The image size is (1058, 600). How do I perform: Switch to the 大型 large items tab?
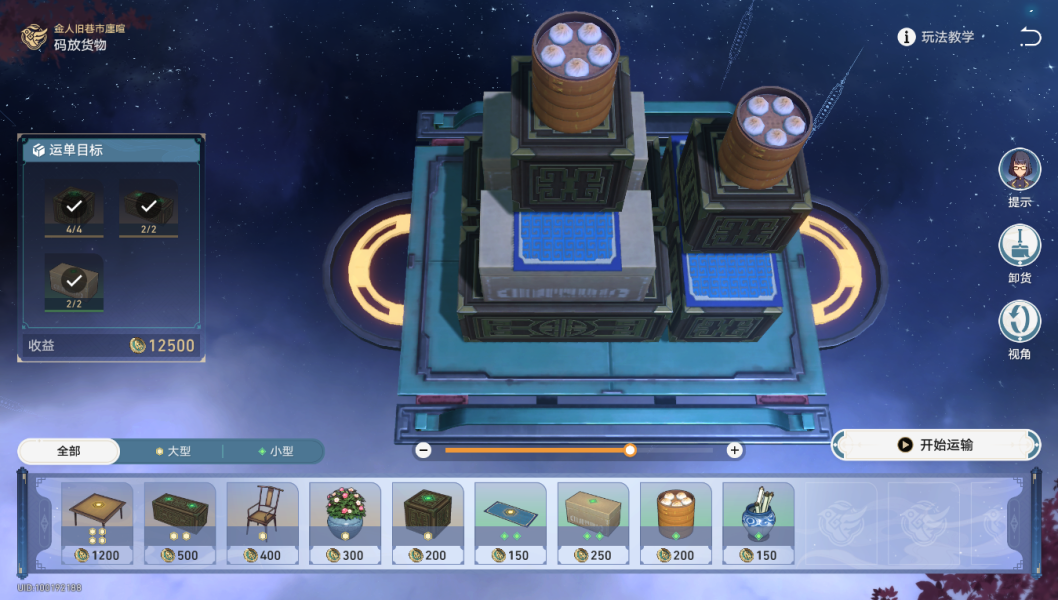pos(172,451)
